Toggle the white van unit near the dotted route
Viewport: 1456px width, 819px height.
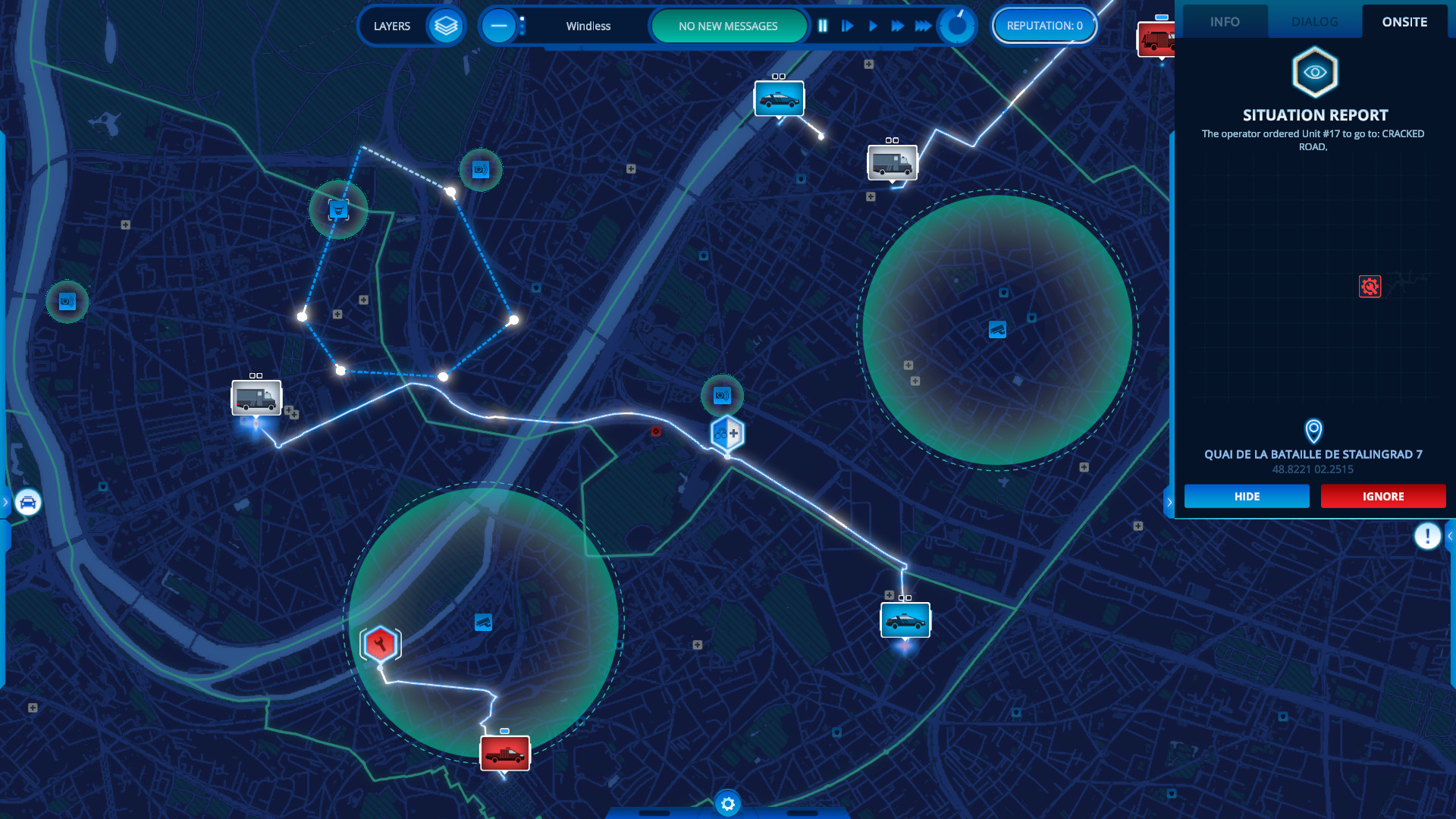[x=256, y=397]
